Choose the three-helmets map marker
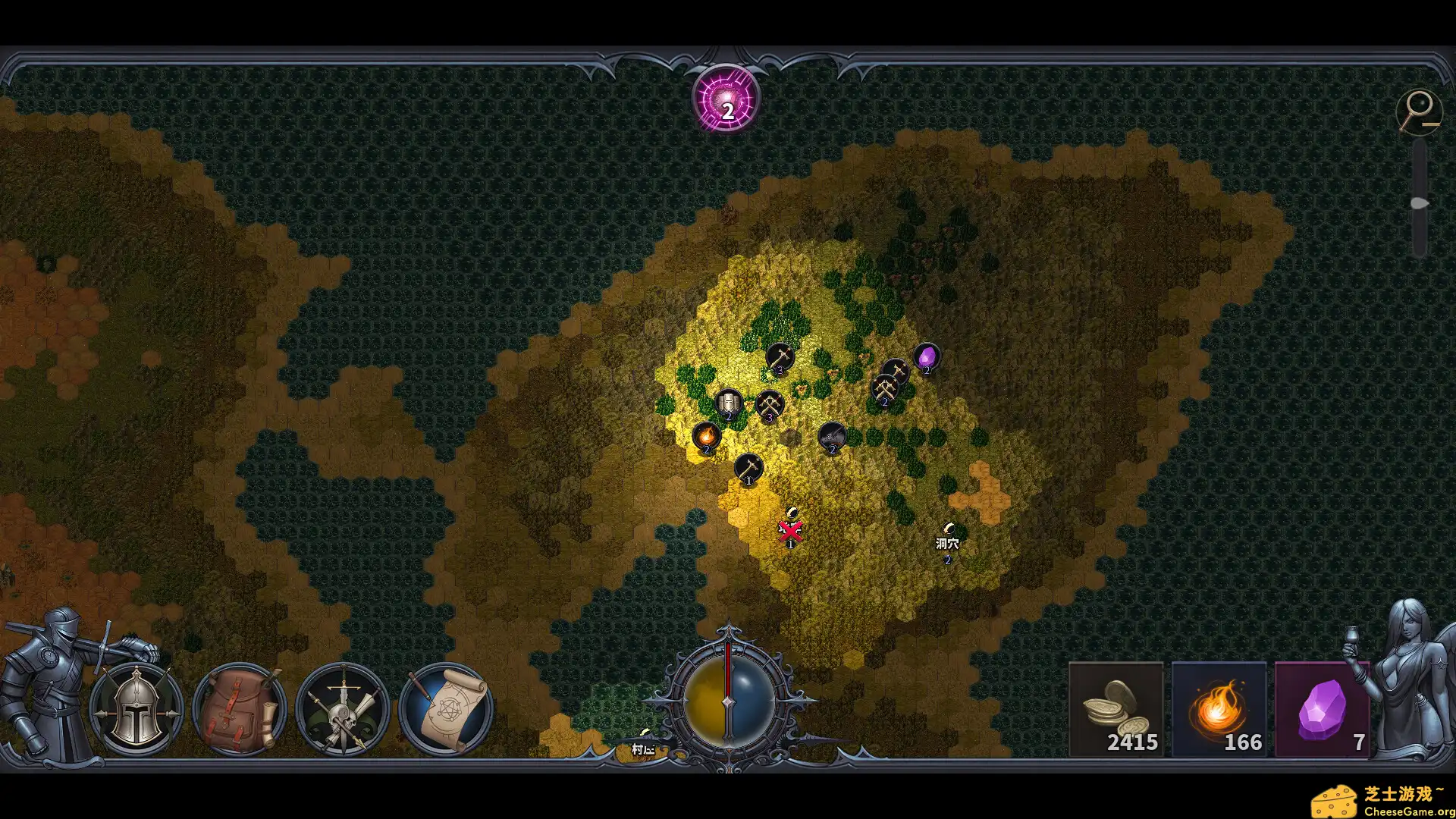The height and width of the screenshot is (819, 1456). pos(729,402)
